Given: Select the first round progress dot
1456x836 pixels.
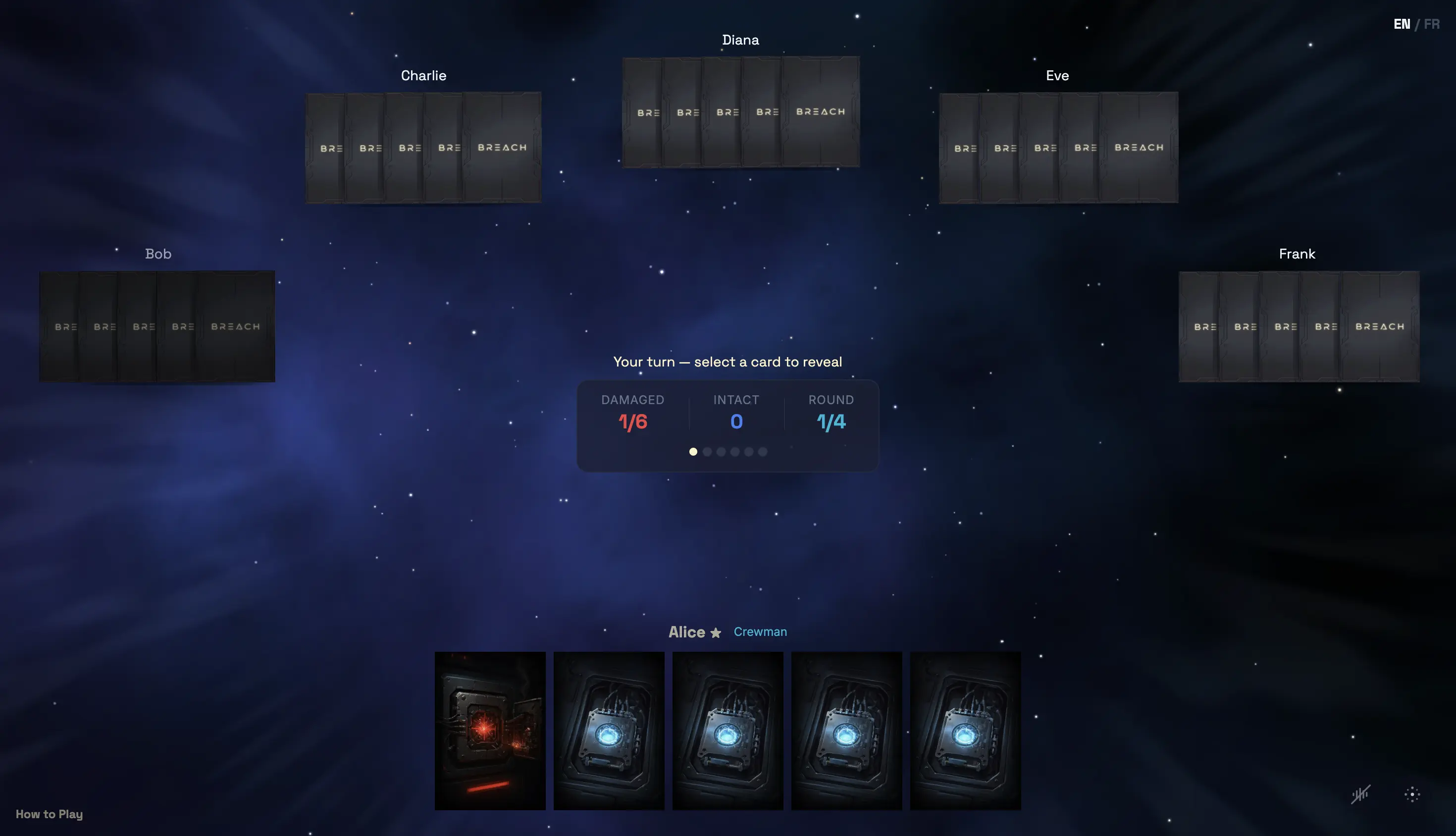Looking at the screenshot, I should coord(693,452).
